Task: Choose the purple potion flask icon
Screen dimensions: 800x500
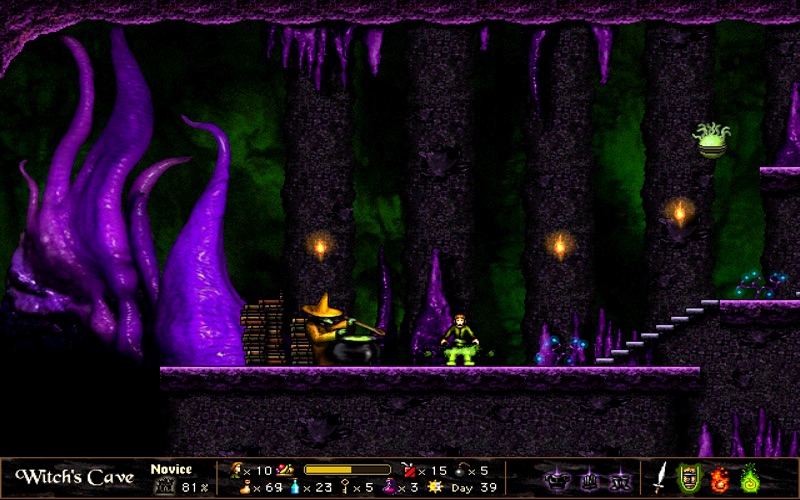Action: tap(389, 487)
